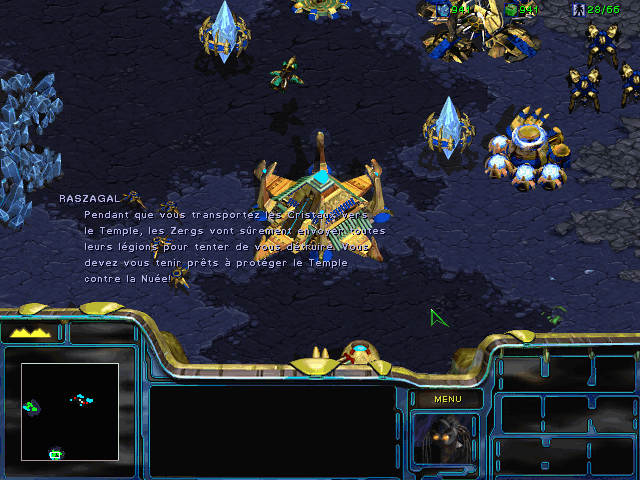Open the MENU button
The width and height of the screenshot is (640, 480).
pos(446,399)
